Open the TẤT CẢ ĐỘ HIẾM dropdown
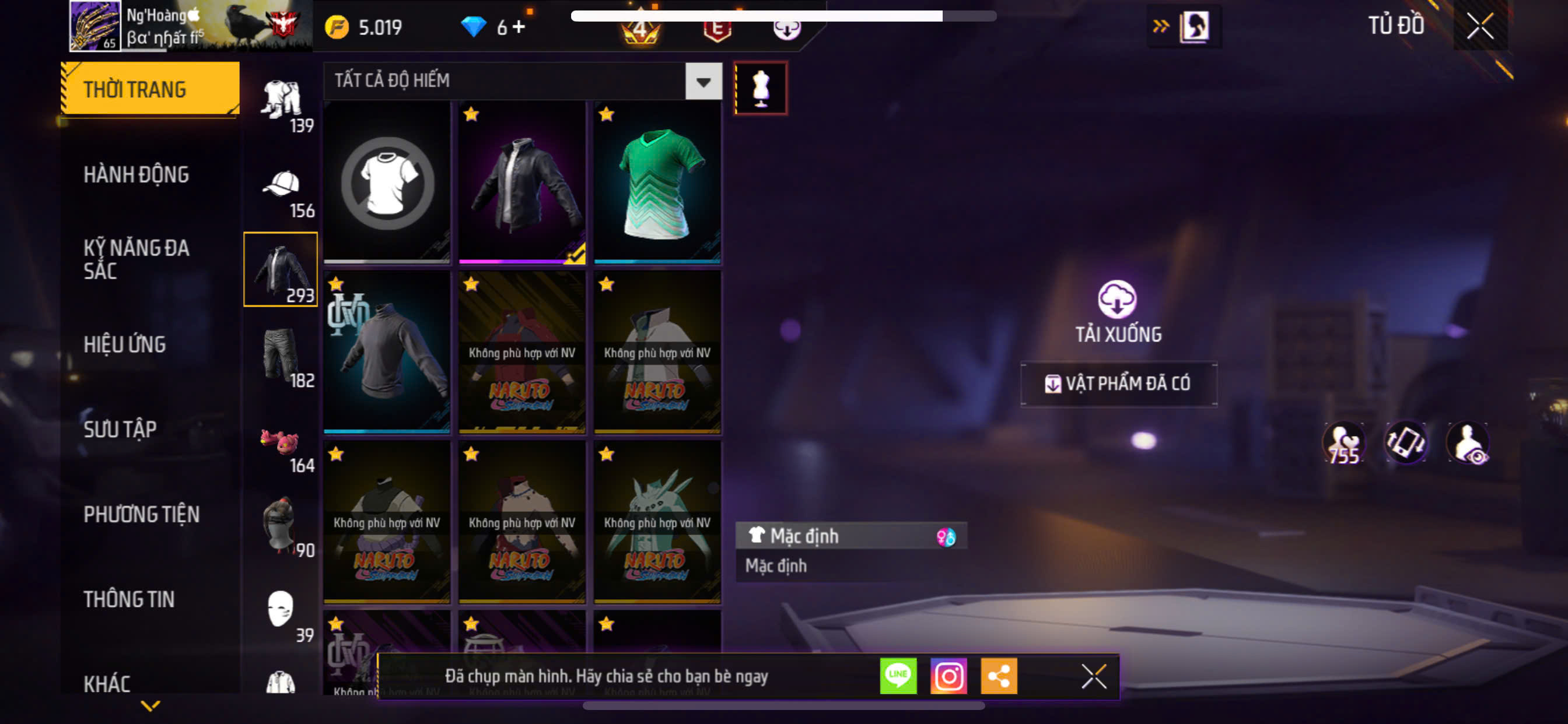 (x=703, y=81)
